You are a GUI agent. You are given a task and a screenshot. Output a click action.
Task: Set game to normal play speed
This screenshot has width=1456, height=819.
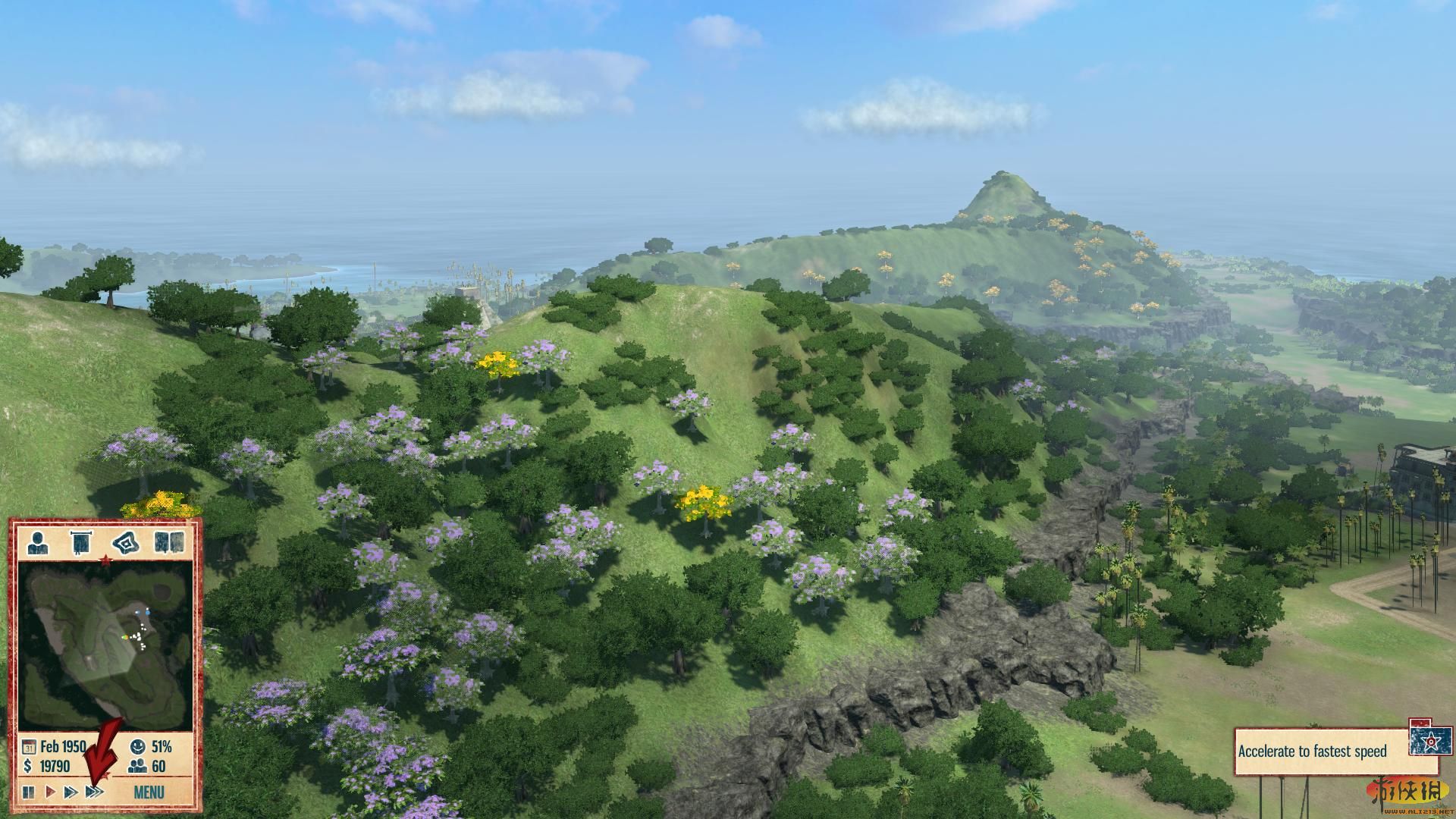[50, 792]
